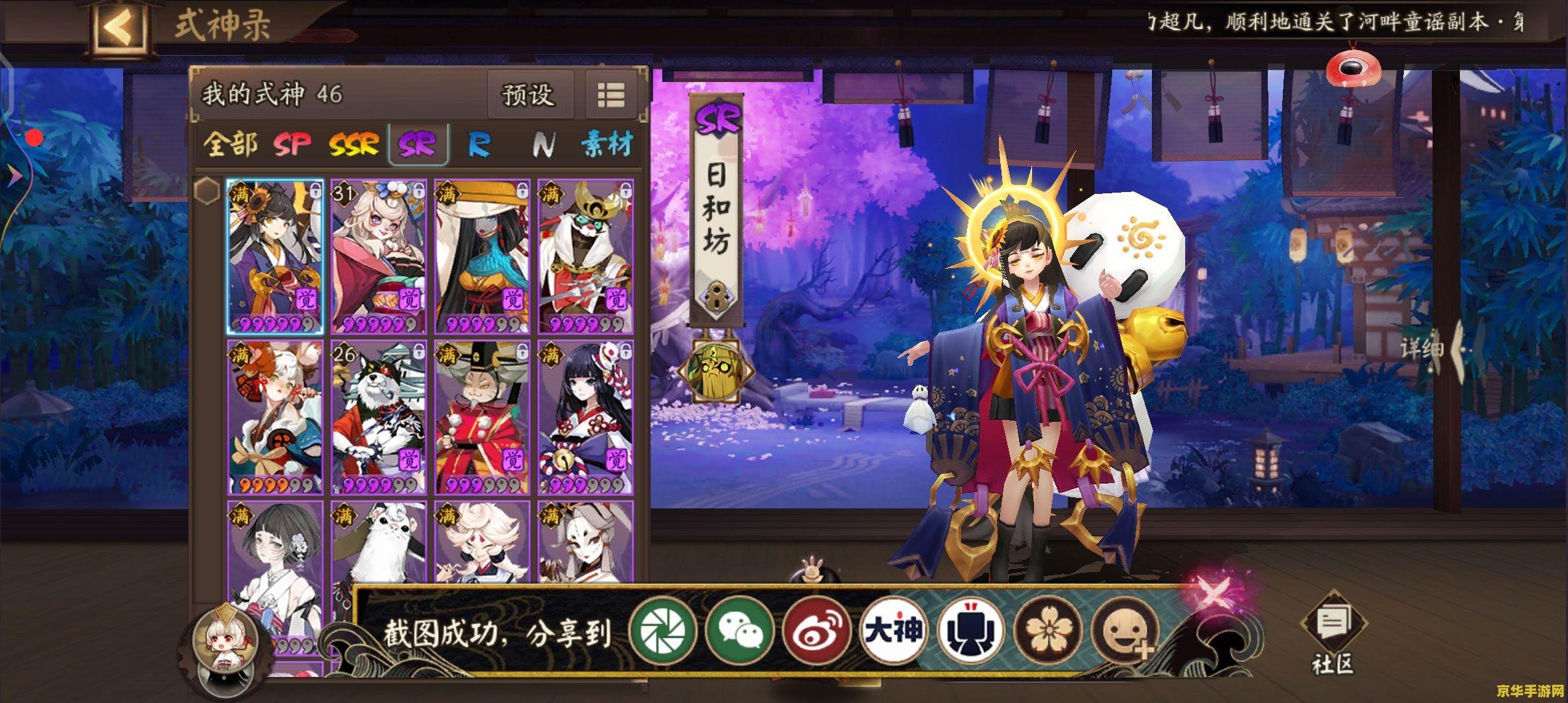This screenshot has height=703, width=1568.
Task: Switch to the 全部 tab
Action: click(231, 145)
